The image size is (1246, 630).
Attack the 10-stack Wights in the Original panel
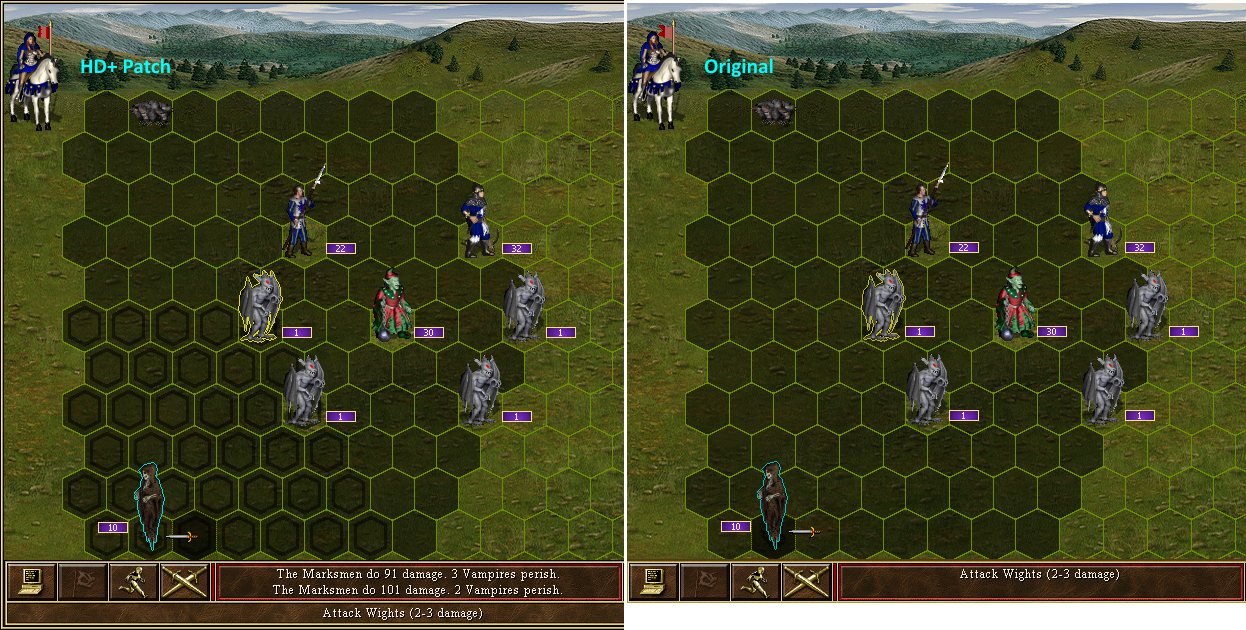[771, 505]
